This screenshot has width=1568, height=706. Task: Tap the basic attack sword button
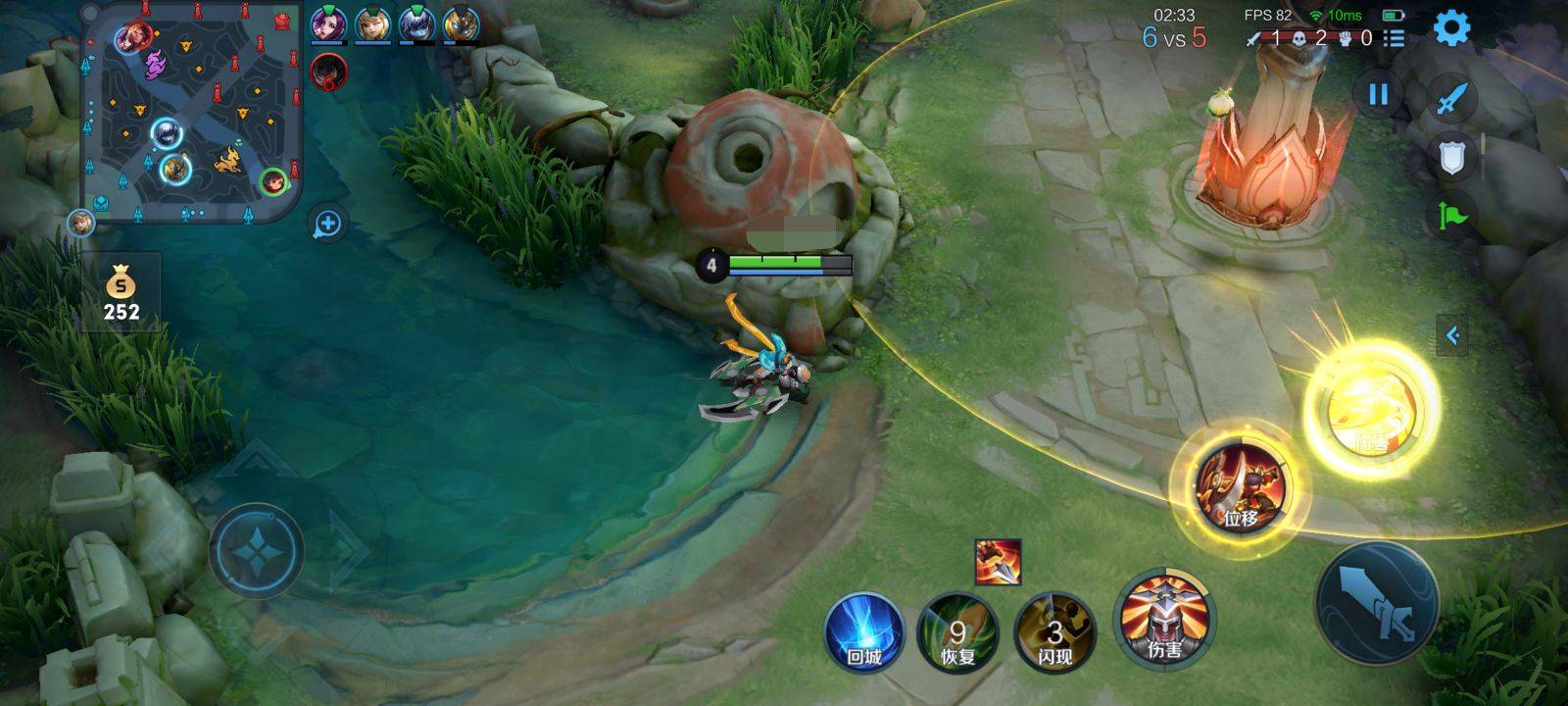(x=1376, y=603)
